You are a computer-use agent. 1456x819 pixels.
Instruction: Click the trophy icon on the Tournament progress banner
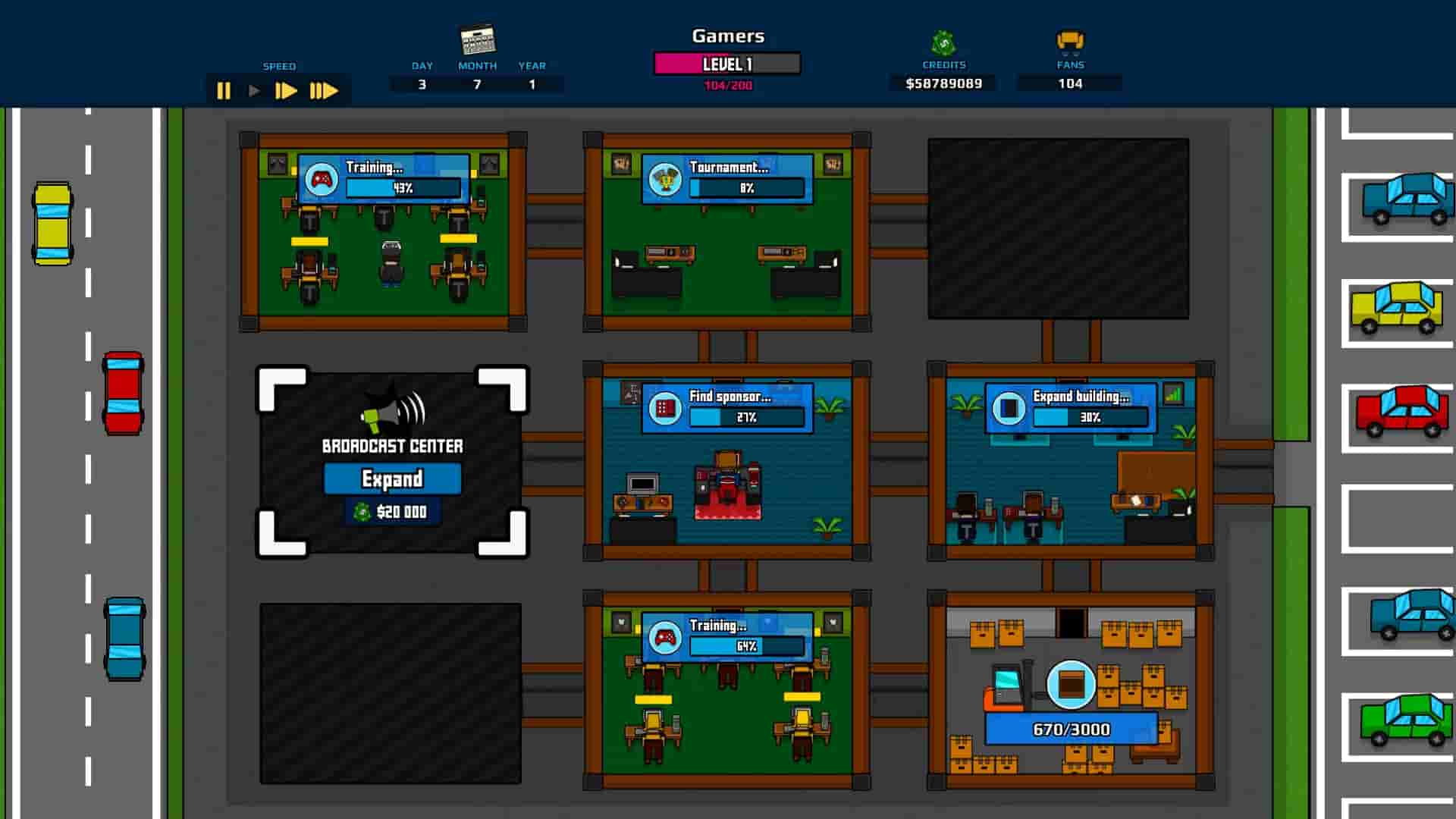tap(666, 180)
